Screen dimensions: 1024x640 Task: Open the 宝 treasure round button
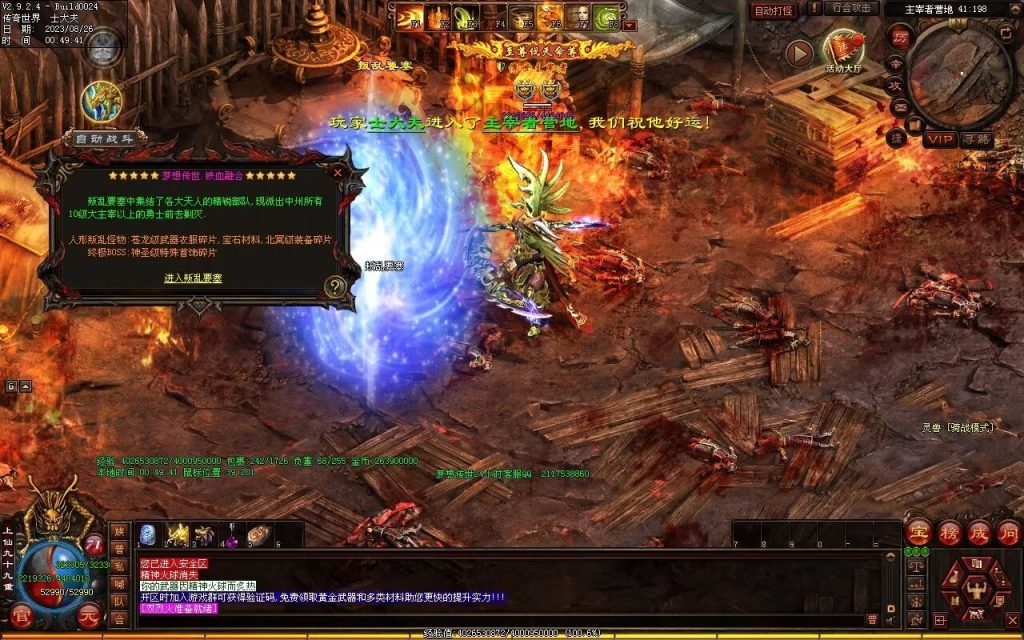[917, 533]
